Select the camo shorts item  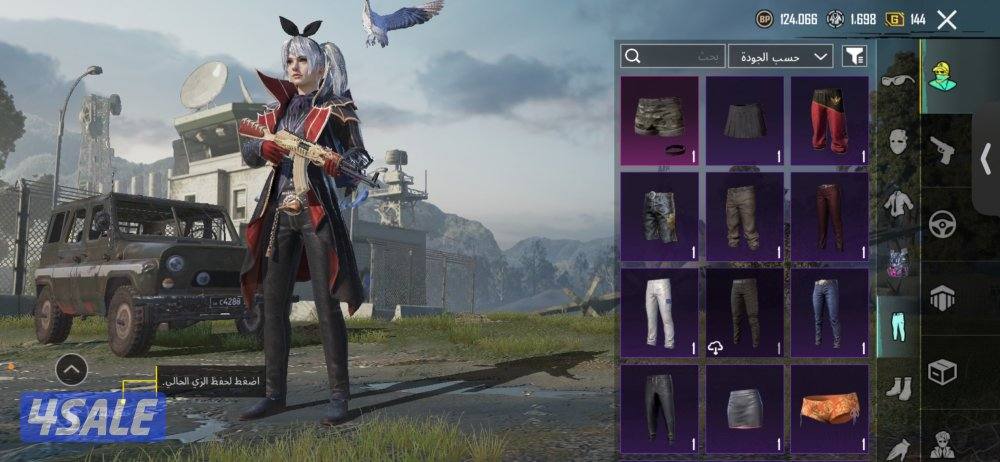click(659, 121)
